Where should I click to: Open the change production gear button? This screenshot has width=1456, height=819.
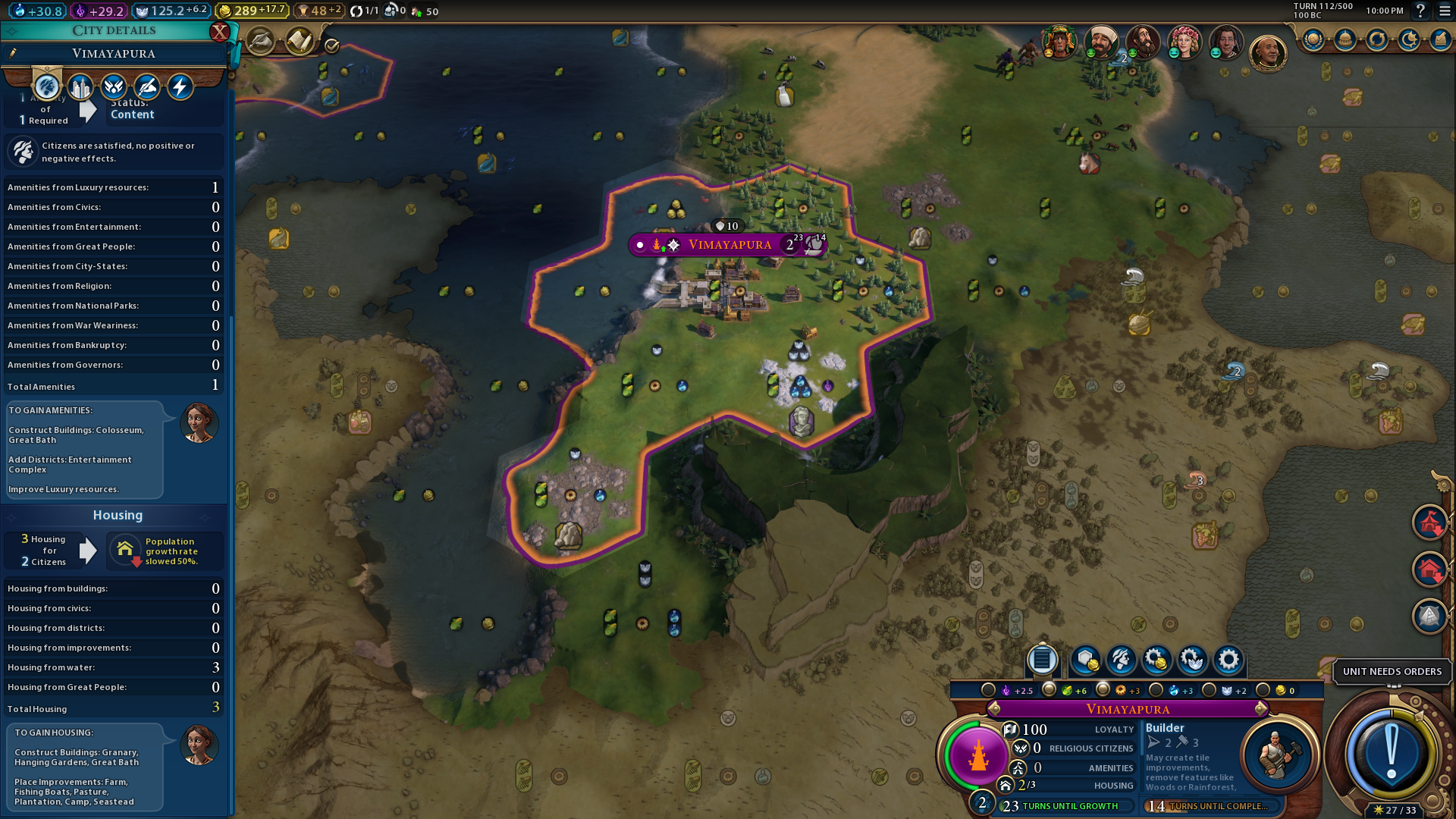(1228, 661)
